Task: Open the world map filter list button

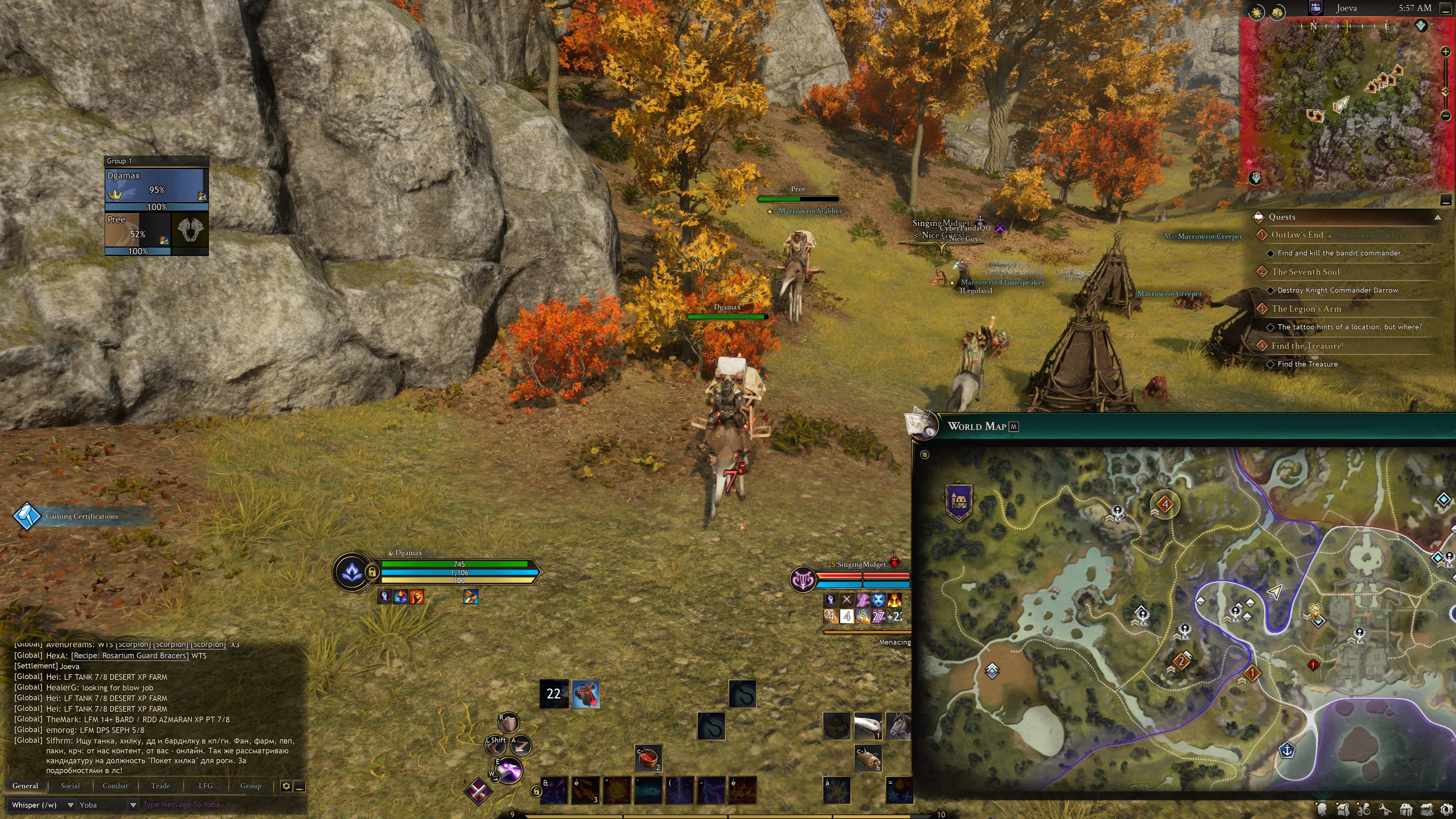Action: (925, 455)
